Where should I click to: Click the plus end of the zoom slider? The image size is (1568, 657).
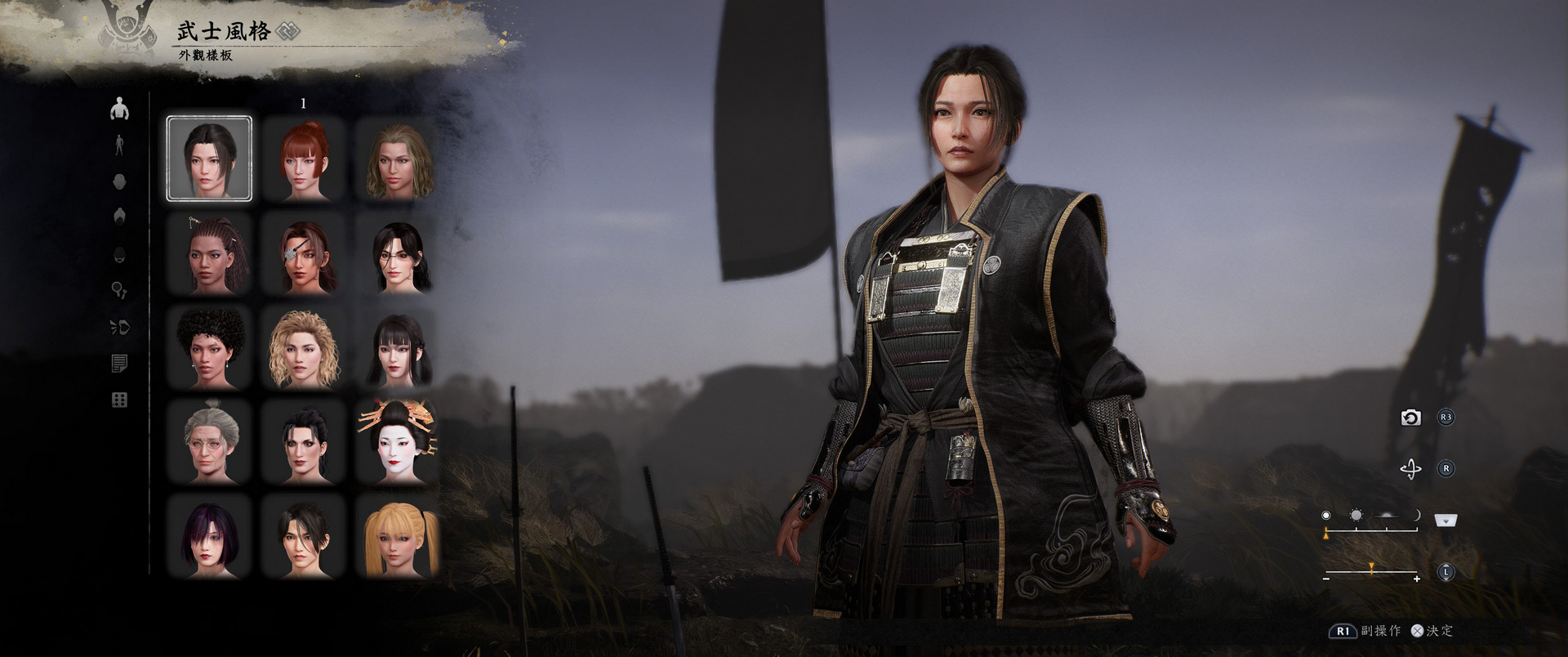pyautogui.click(x=1417, y=579)
